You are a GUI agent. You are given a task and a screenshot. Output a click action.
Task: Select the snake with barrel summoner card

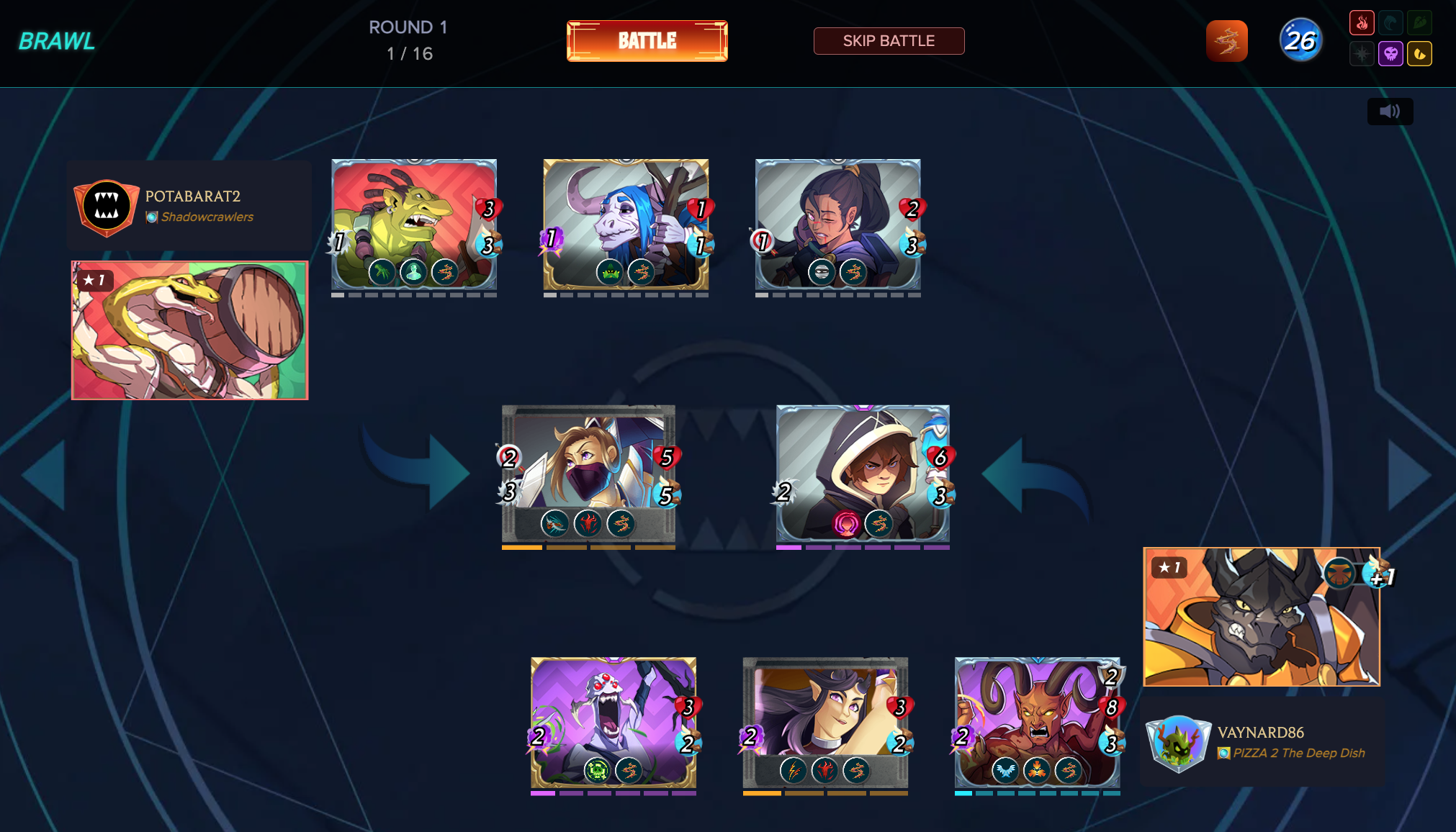click(190, 330)
